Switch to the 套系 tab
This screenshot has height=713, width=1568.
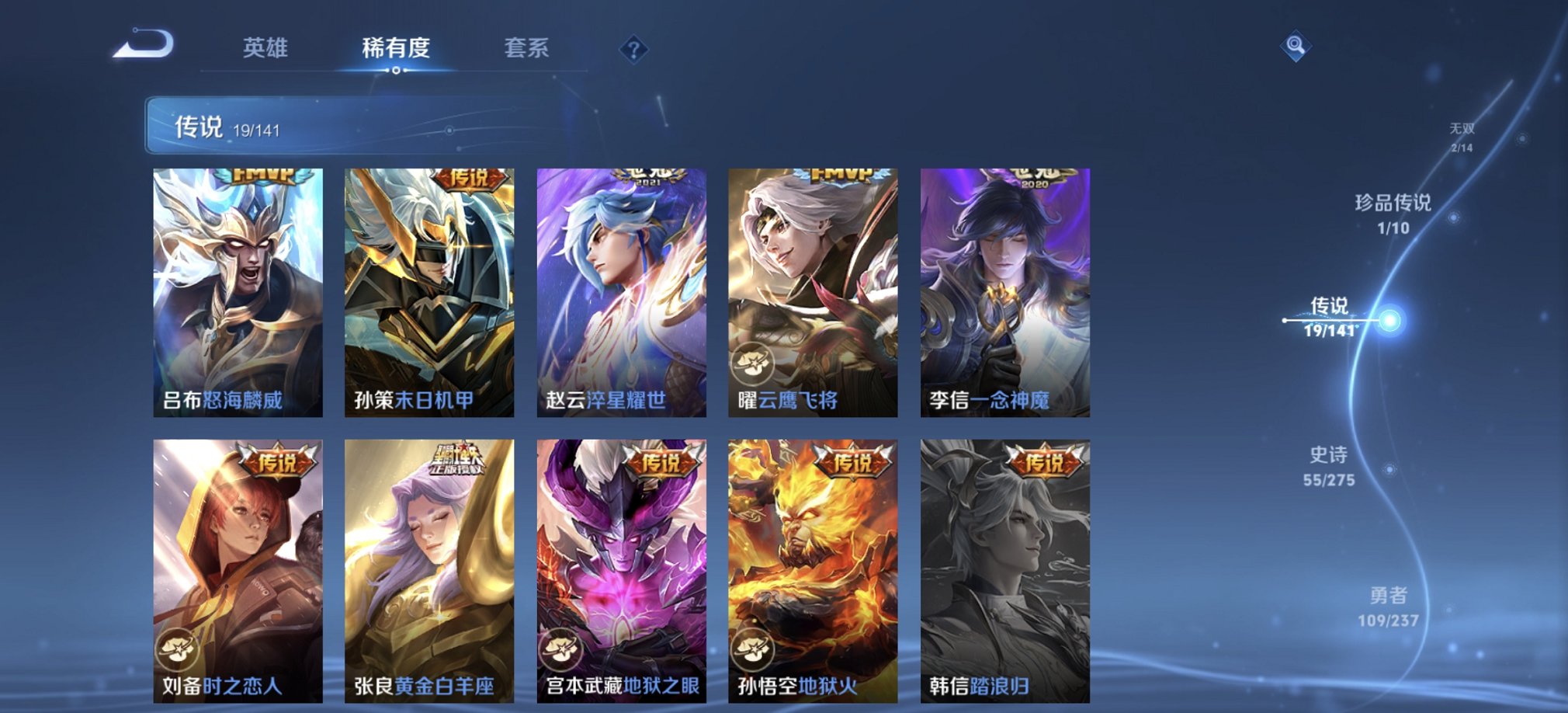tap(527, 49)
